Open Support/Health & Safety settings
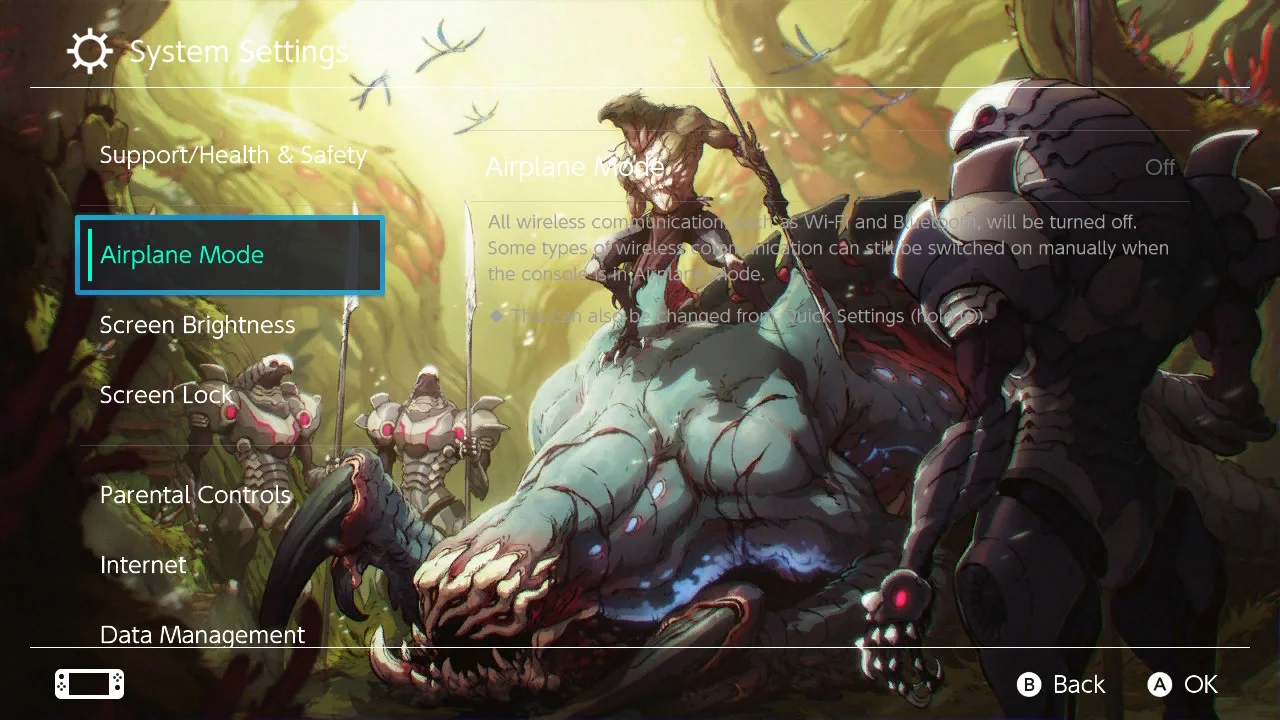 [x=232, y=154]
